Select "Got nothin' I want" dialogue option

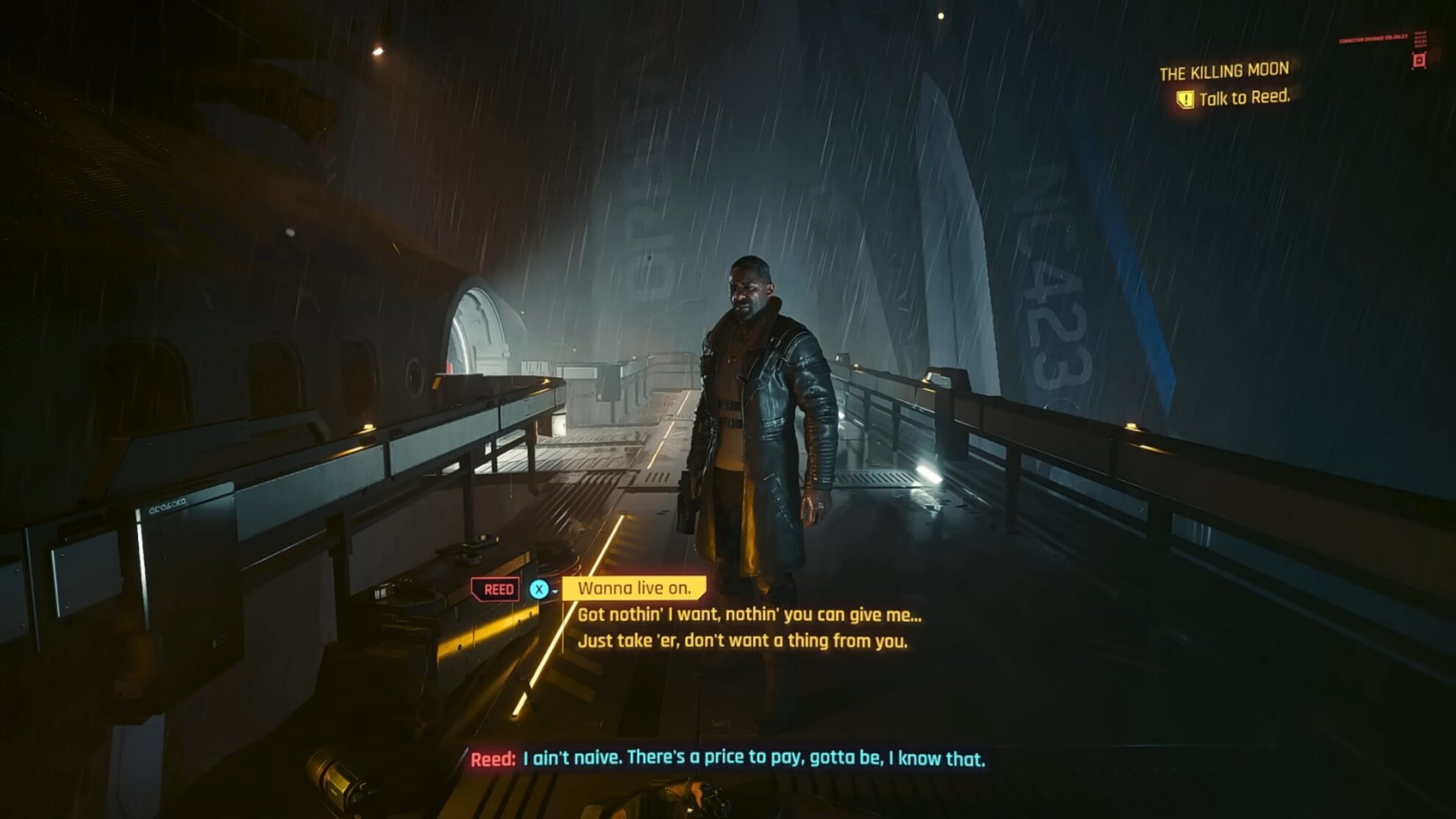tap(749, 615)
